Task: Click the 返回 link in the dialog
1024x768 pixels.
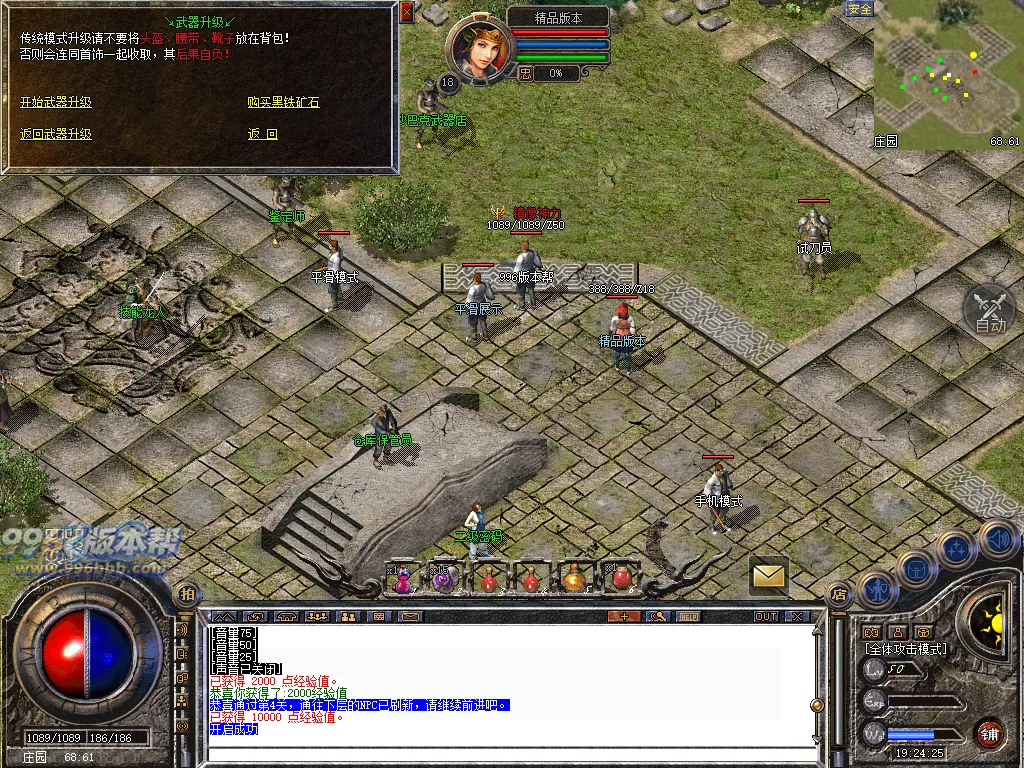Action: click(x=262, y=134)
